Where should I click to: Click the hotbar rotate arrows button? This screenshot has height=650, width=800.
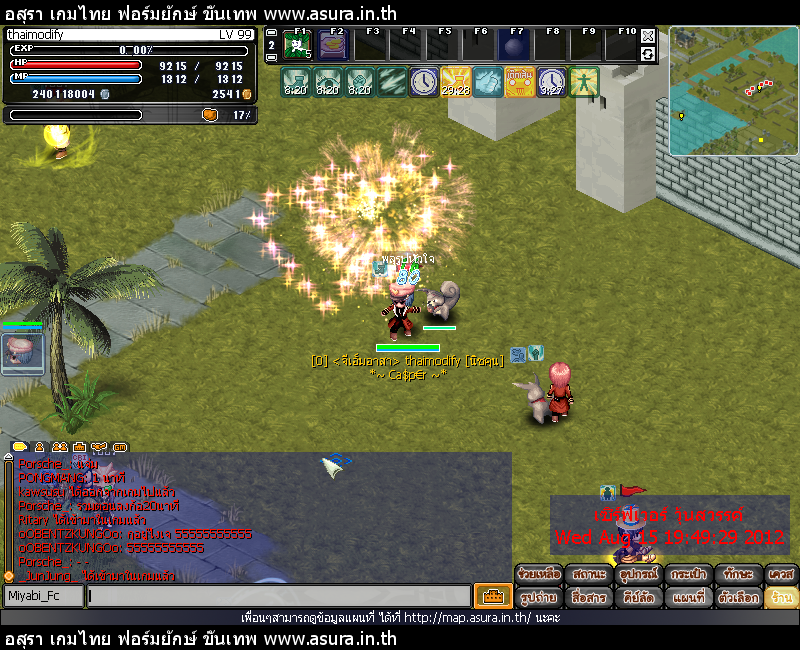[x=648, y=54]
